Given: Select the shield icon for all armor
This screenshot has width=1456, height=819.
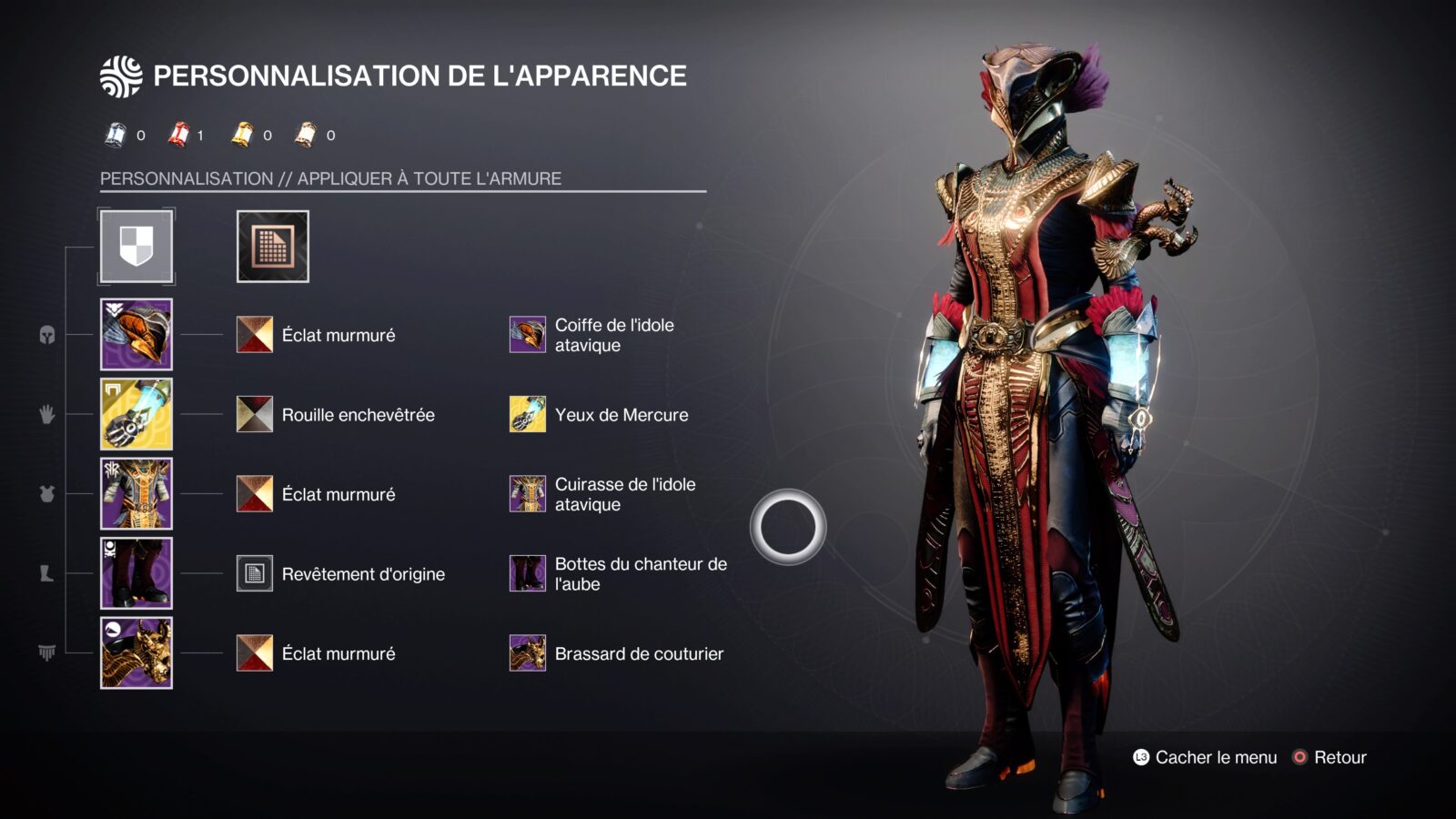Looking at the screenshot, I should click(x=136, y=247).
